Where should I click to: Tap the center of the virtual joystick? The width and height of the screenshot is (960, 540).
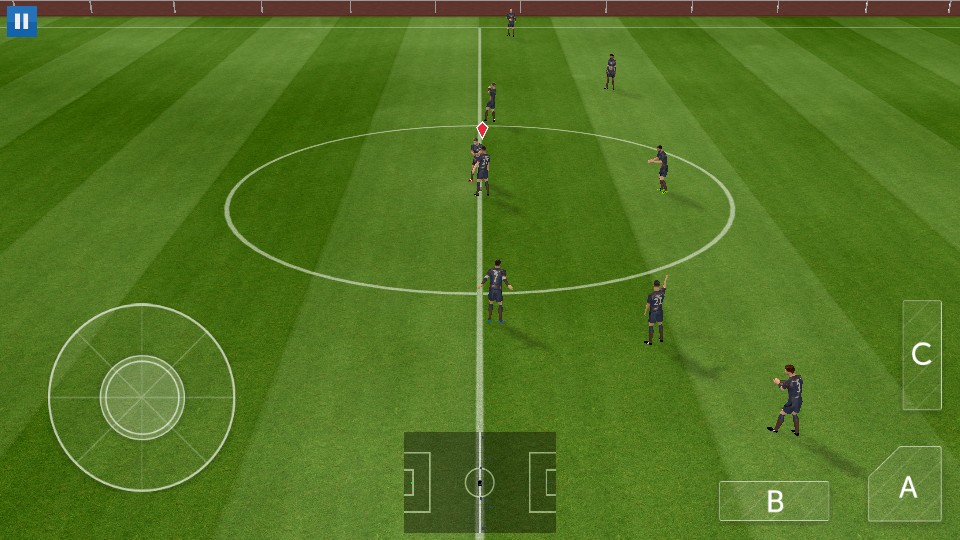tap(142, 397)
